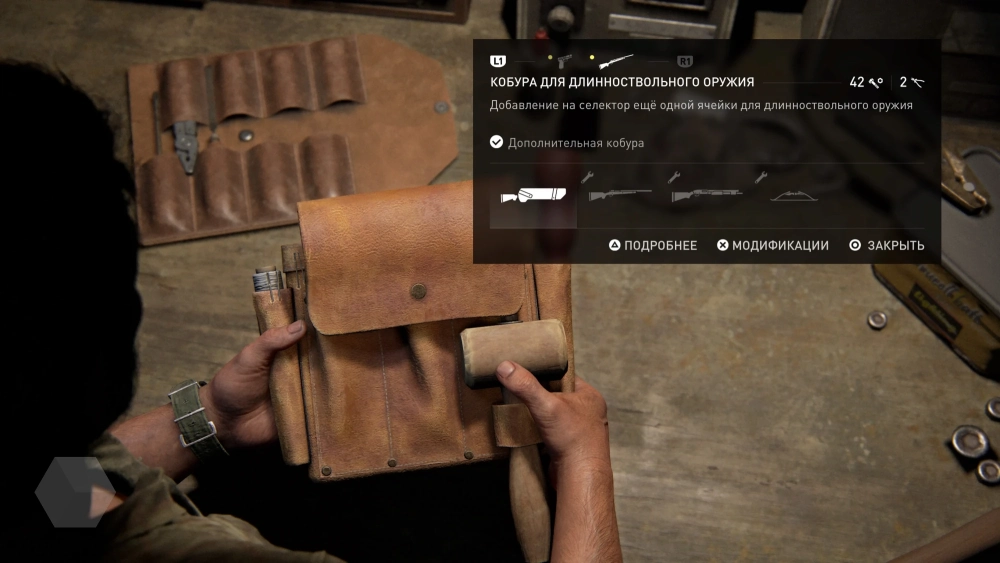Switch to the pistol category tab
1000x563 pixels.
(x=565, y=61)
